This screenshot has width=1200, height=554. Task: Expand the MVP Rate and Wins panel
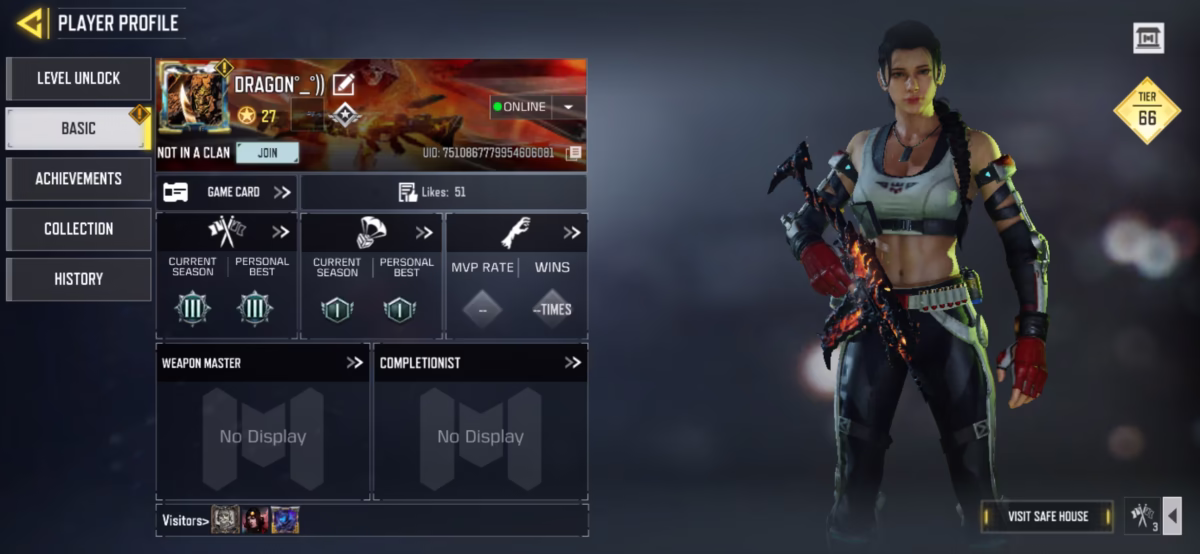pyautogui.click(x=571, y=233)
